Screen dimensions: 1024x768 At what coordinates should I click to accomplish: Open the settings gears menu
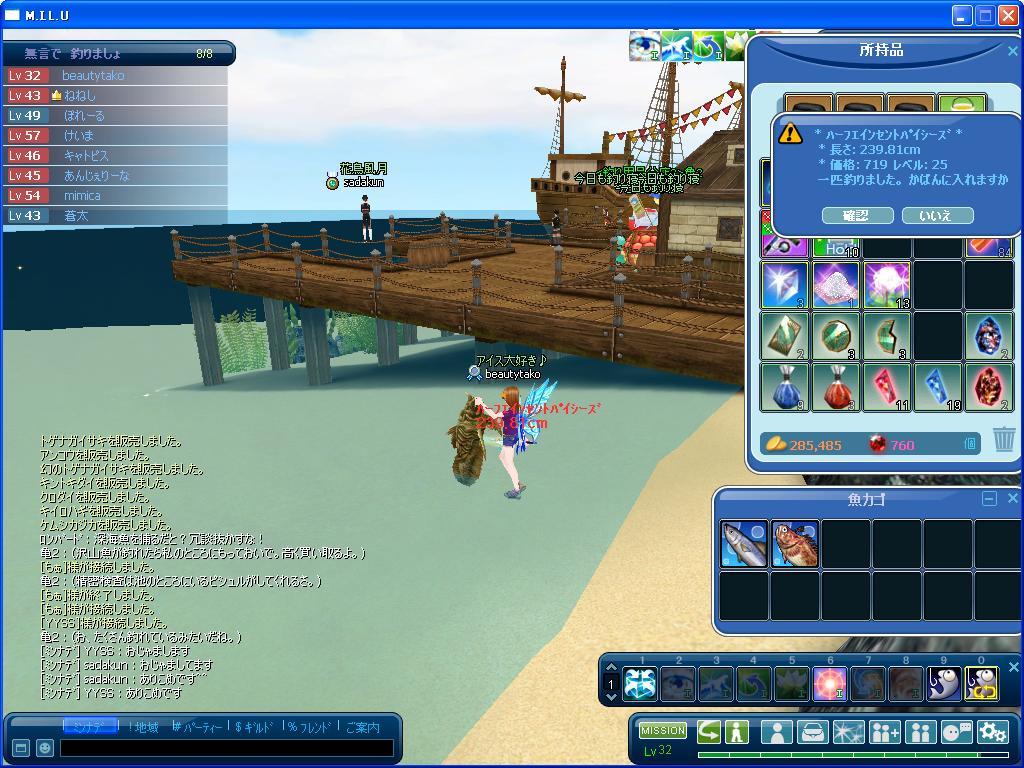(x=992, y=732)
